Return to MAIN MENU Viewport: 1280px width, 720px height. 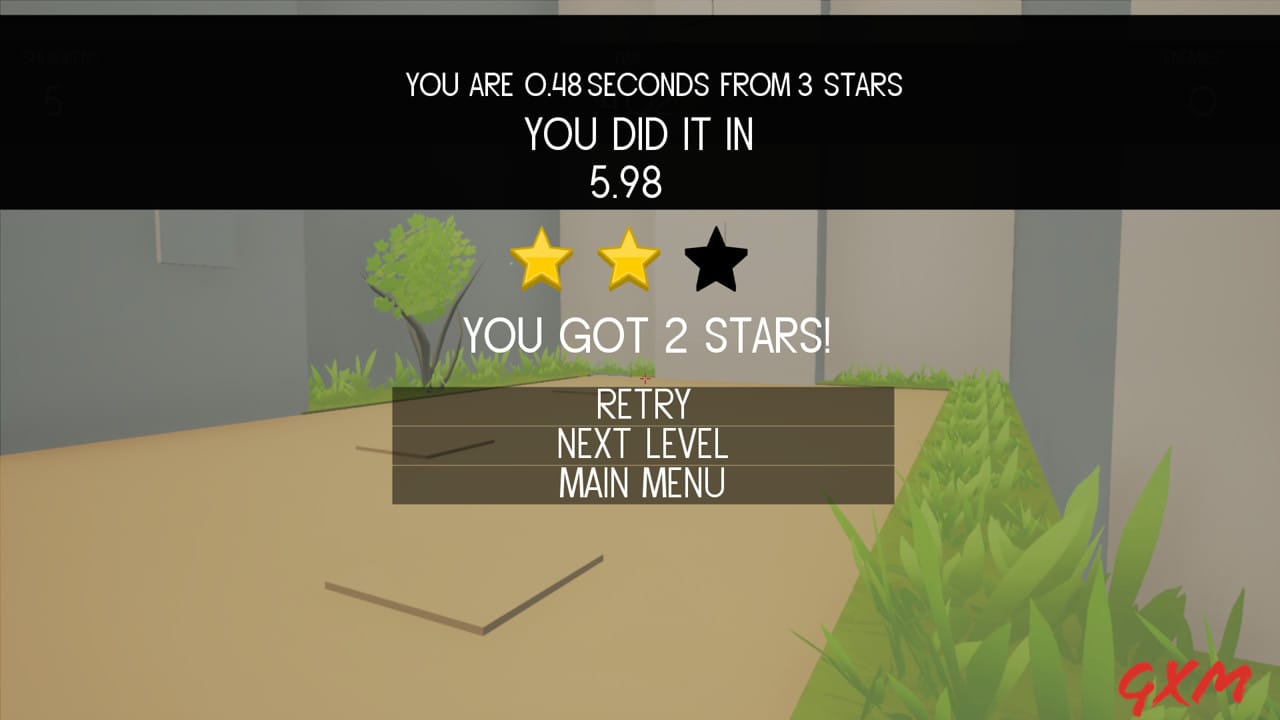(x=641, y=484)
